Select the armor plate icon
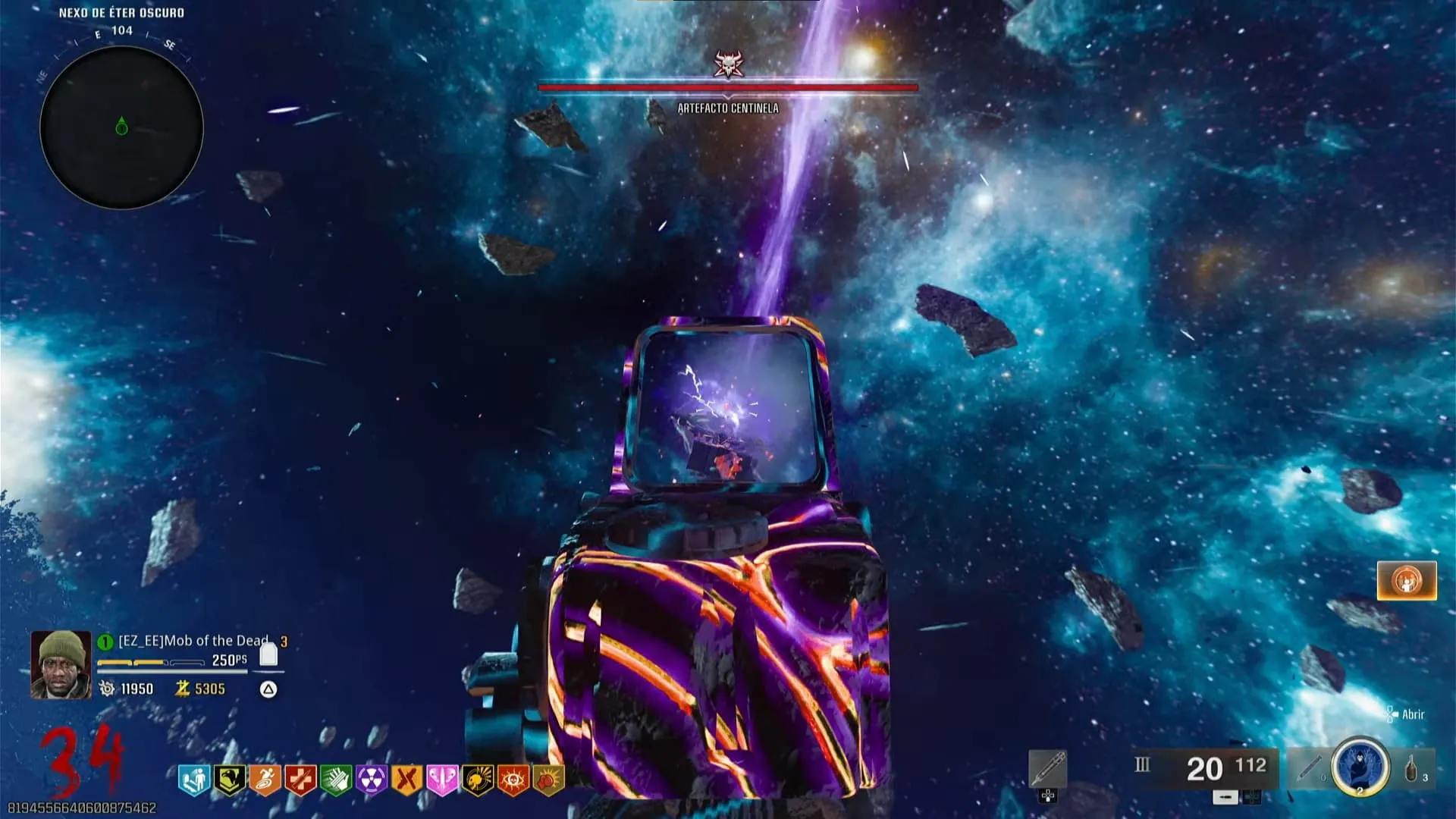1456x819 pixels. point(268,655)
